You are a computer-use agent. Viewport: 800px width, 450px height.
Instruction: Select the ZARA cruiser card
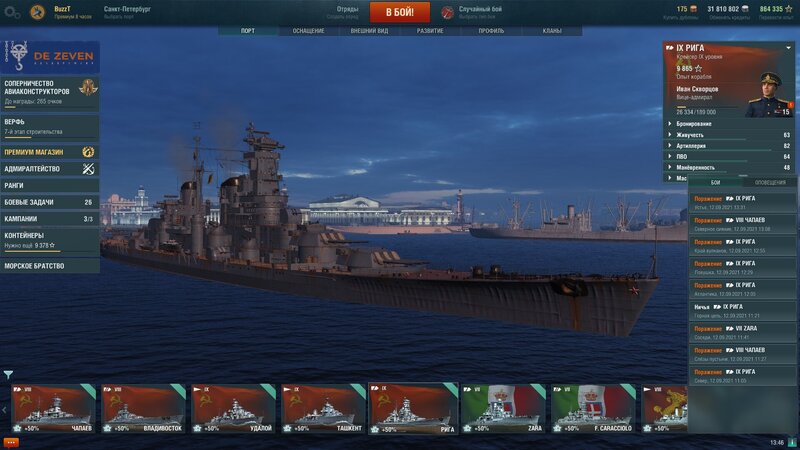pos(502,410)
